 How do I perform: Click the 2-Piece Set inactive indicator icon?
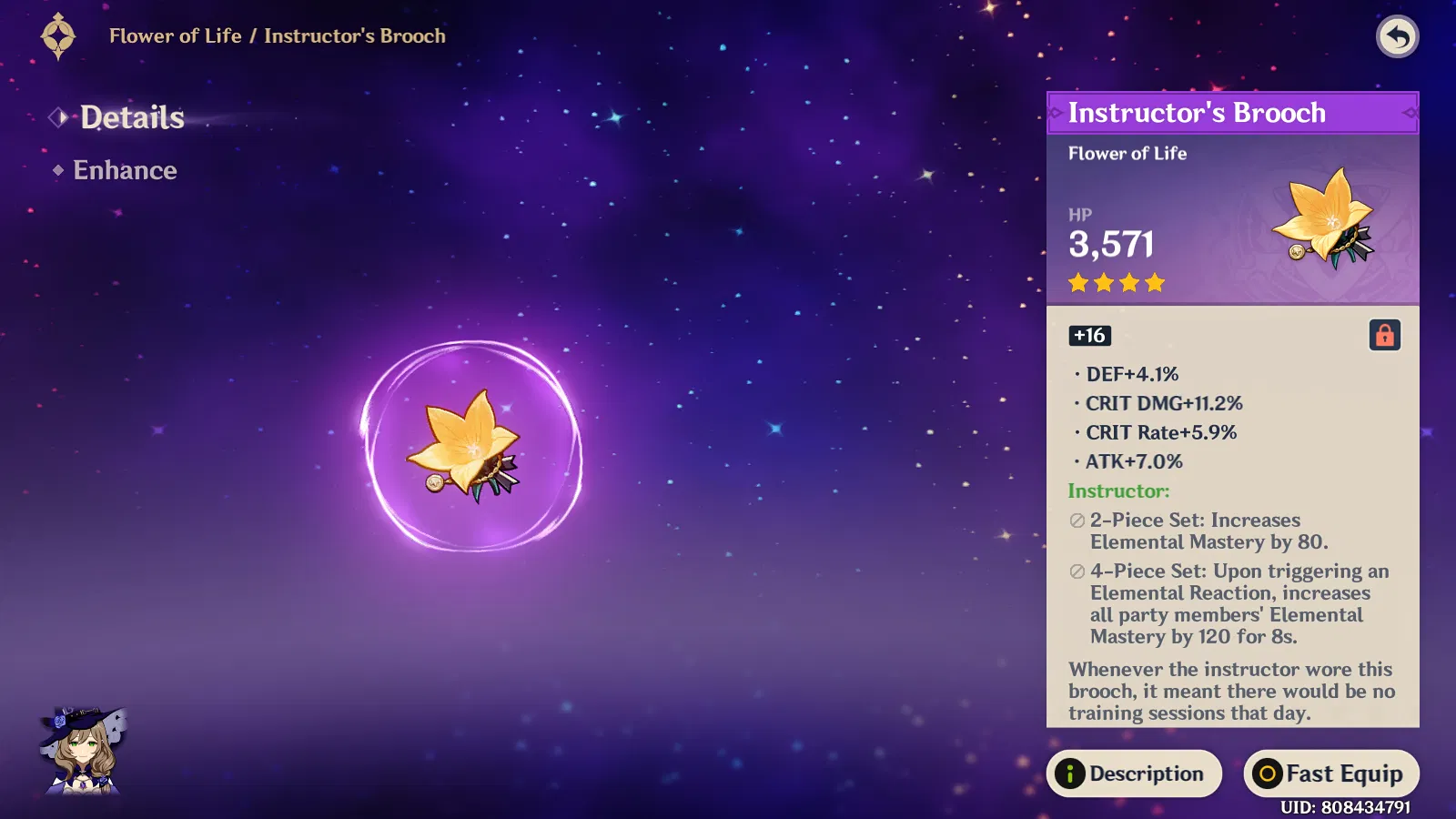[x=1075, y=520]
